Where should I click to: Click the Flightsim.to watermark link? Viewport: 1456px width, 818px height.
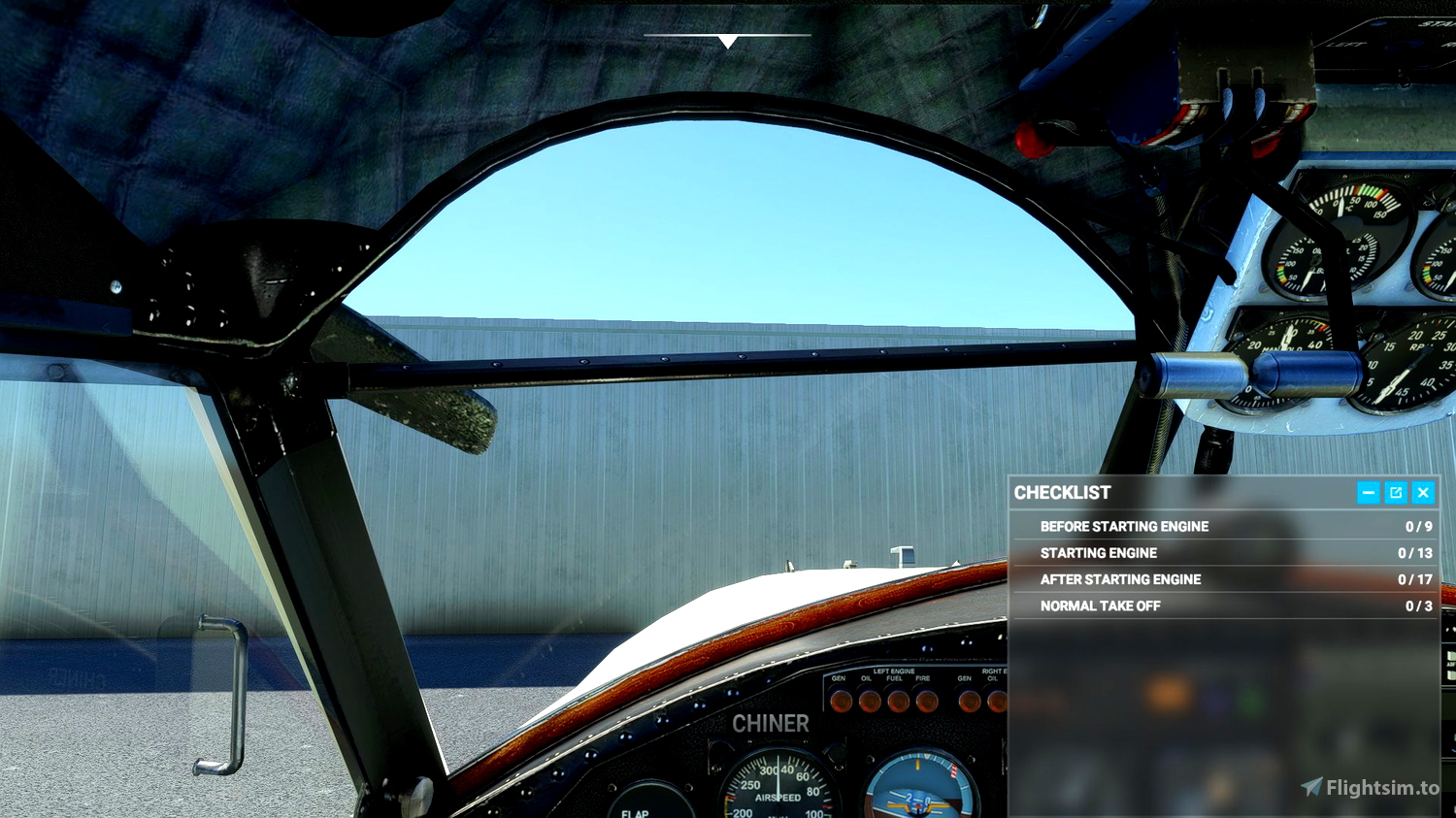[1371, 784]
